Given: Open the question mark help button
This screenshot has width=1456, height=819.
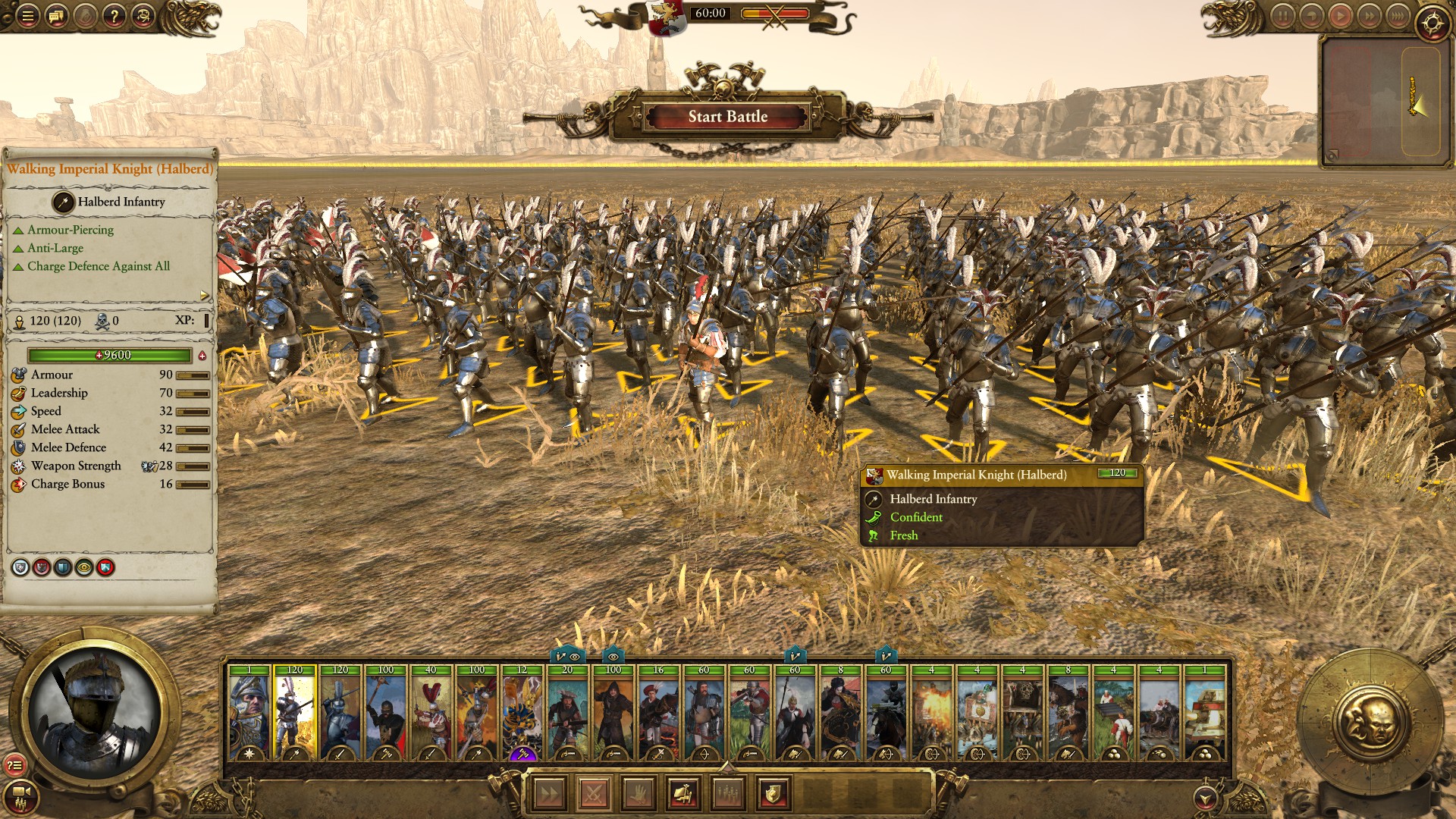Looking at the screenshot, I should point(114,16).
